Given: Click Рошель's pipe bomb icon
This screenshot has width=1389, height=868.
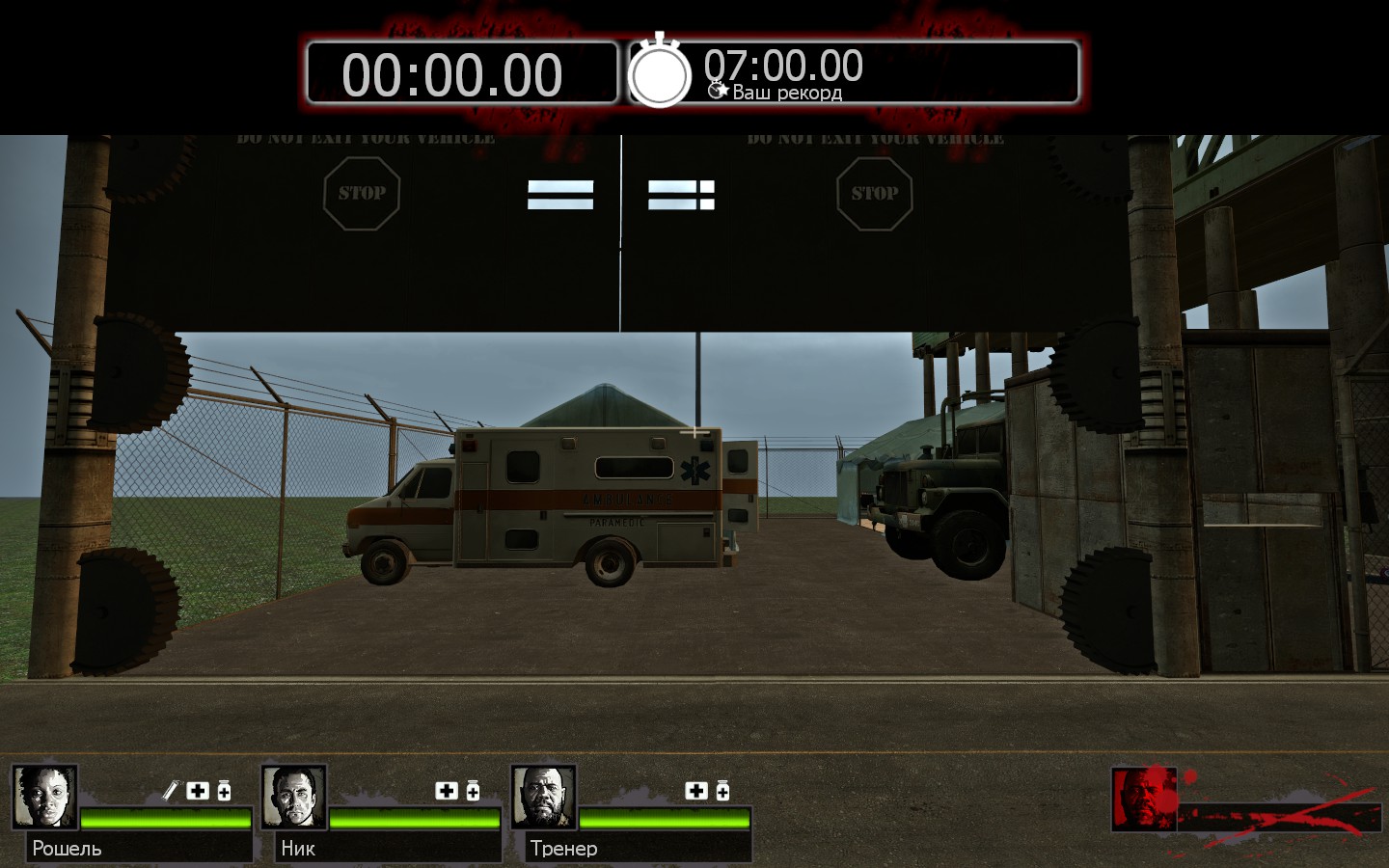Looking at the screenshot, I should [x=171, y=791].
